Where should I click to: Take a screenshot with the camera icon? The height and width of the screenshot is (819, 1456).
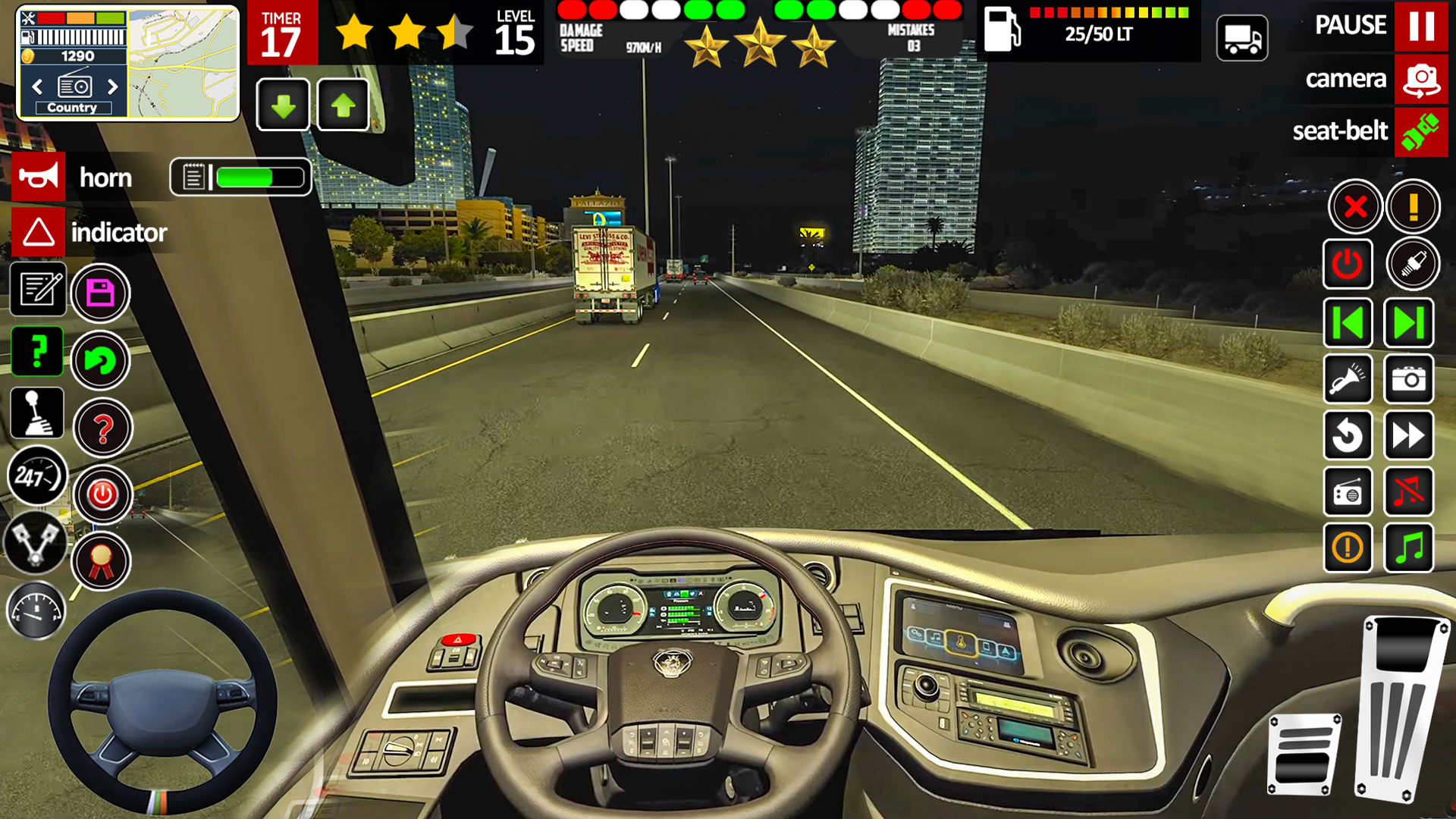click(1408, 379)
